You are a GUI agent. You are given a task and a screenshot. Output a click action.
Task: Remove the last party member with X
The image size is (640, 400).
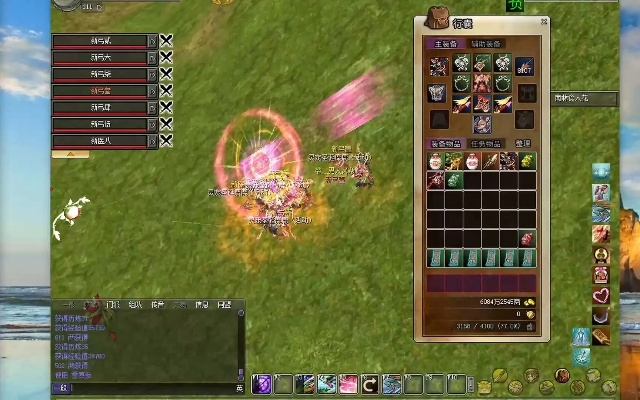pos(166,141)
